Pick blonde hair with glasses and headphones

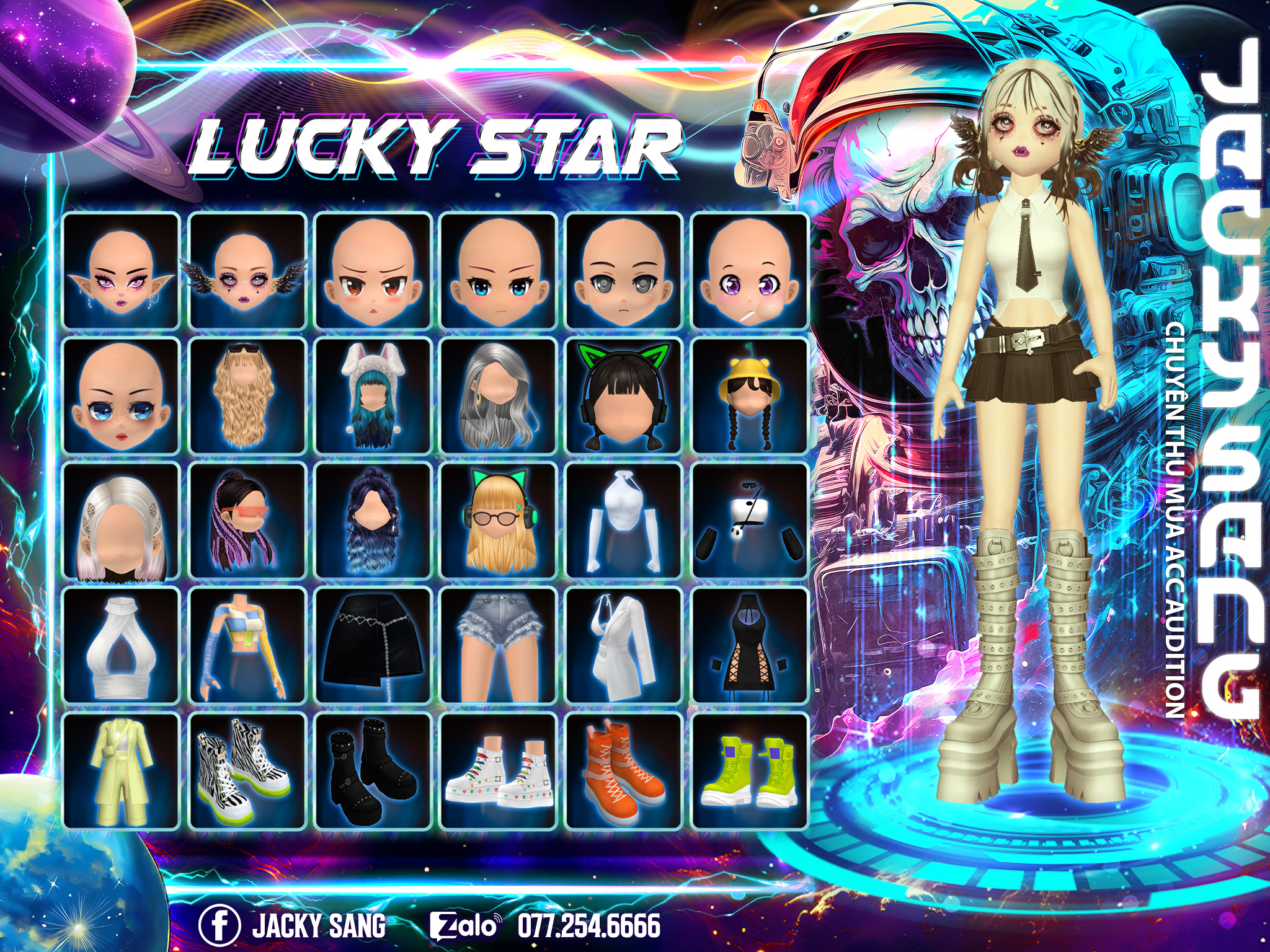(x=499, y=521)
